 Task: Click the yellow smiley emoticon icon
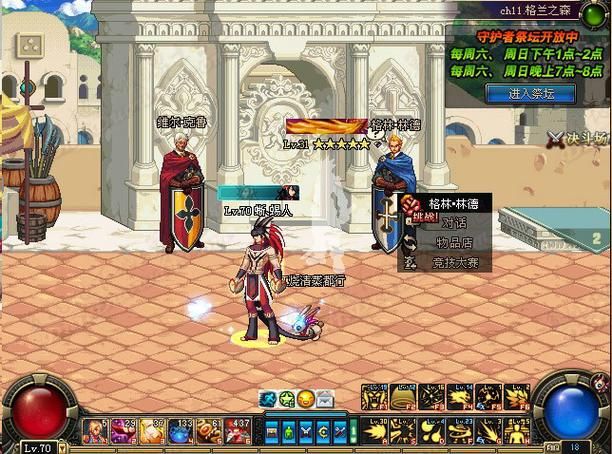click(306, 399)
